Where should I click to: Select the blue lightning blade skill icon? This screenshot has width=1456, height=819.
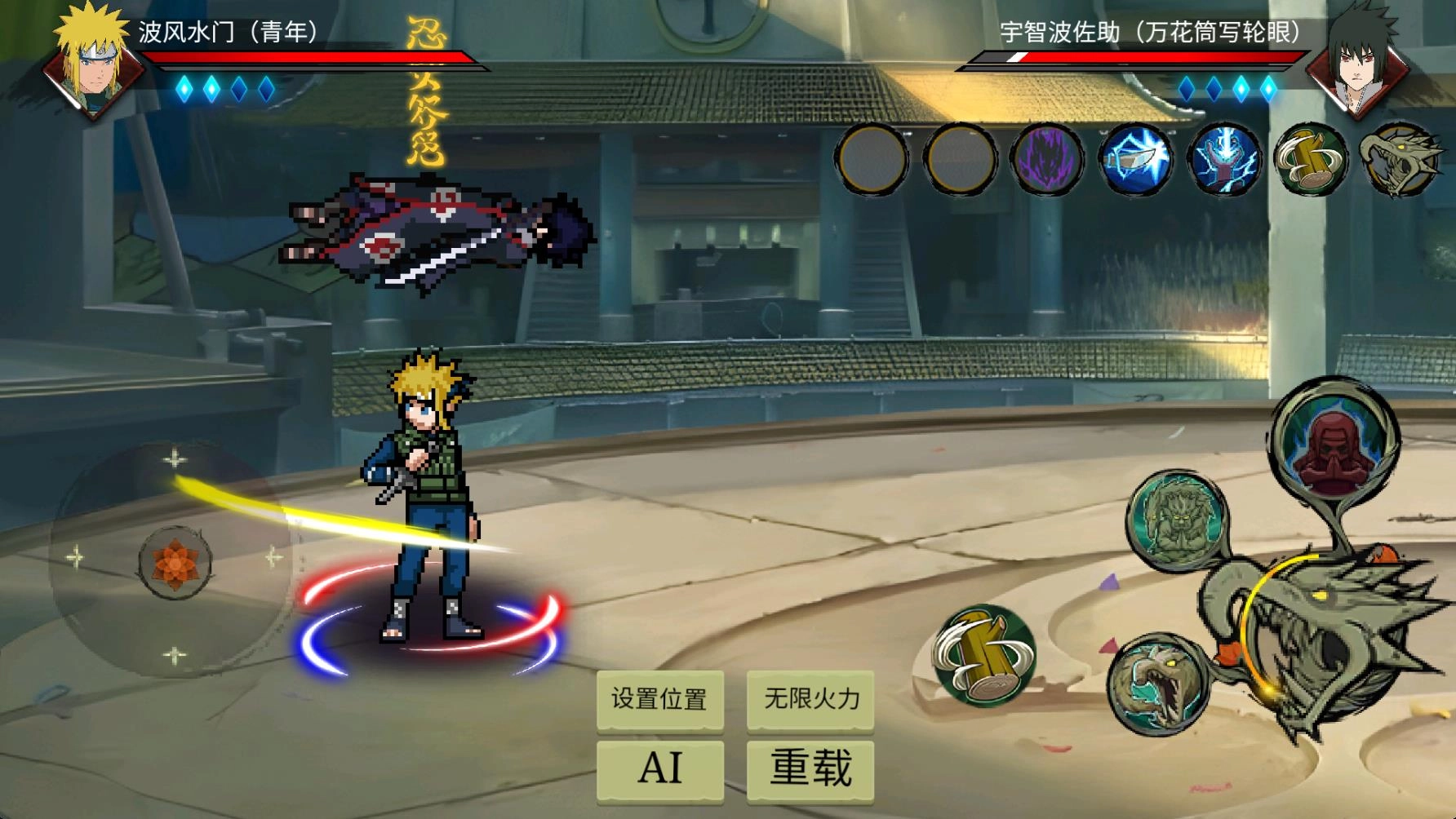[1135, 159]
